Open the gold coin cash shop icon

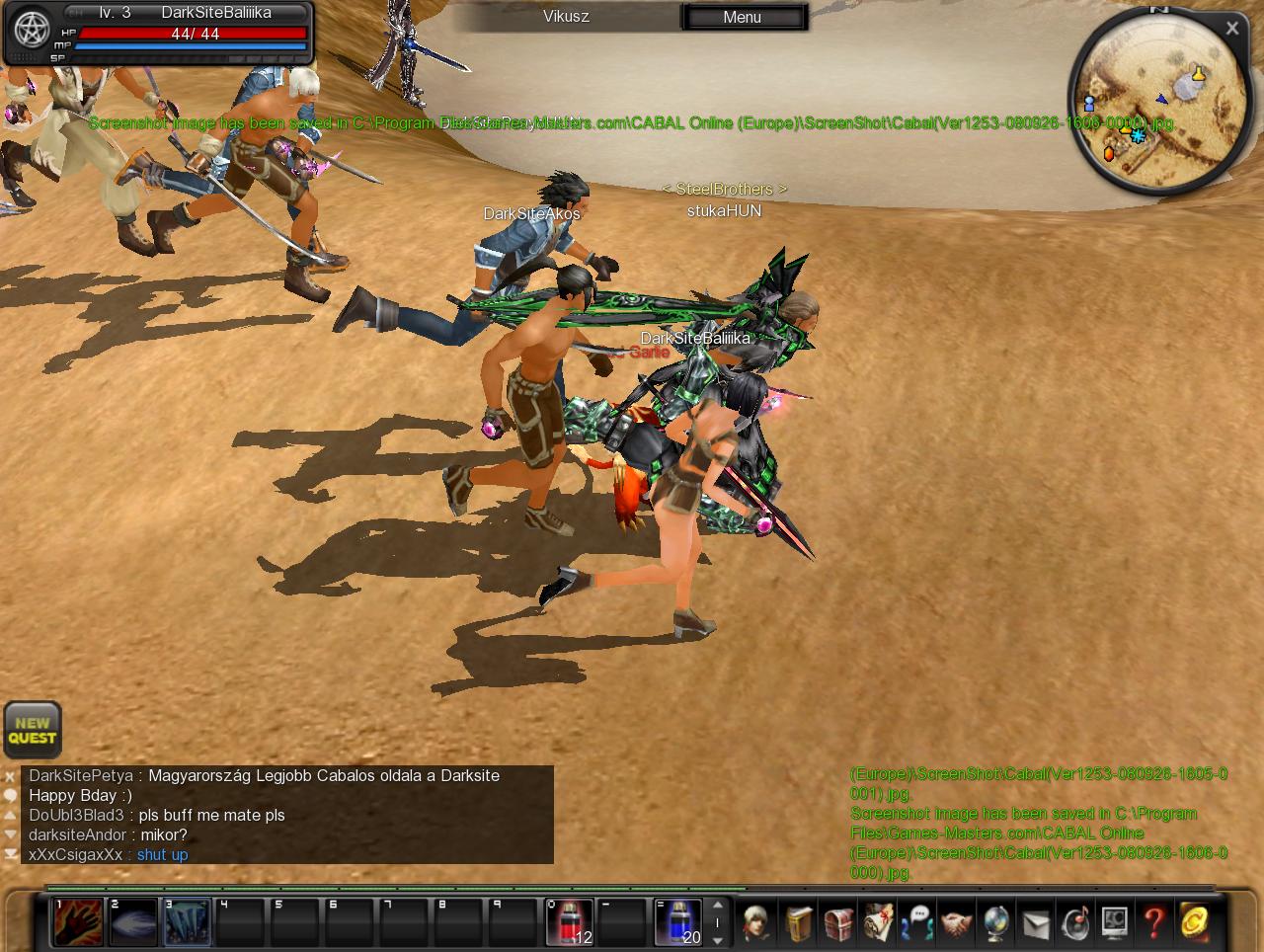tap(1194, 922)
